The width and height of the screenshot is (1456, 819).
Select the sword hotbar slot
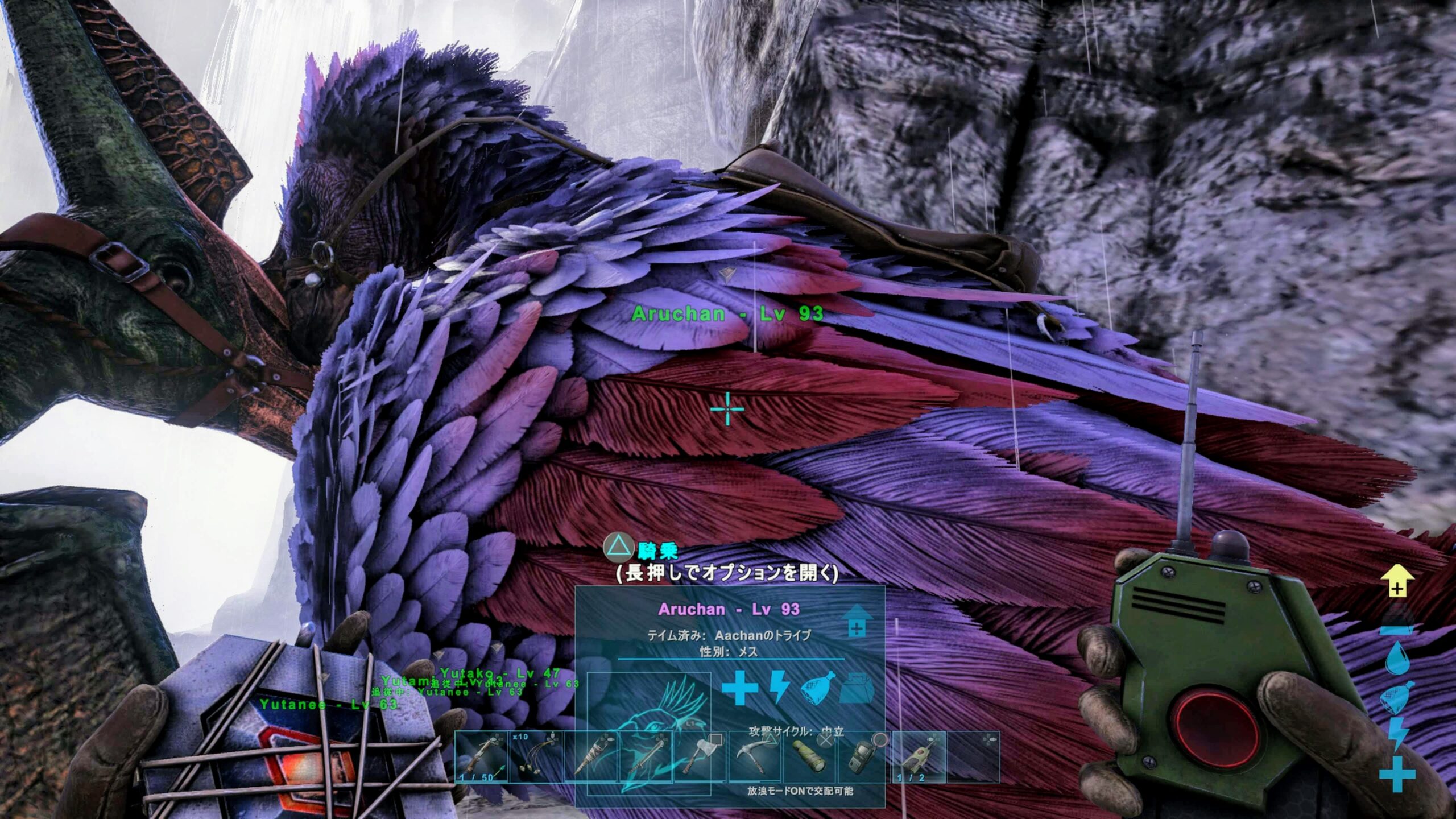coord(646,757)
